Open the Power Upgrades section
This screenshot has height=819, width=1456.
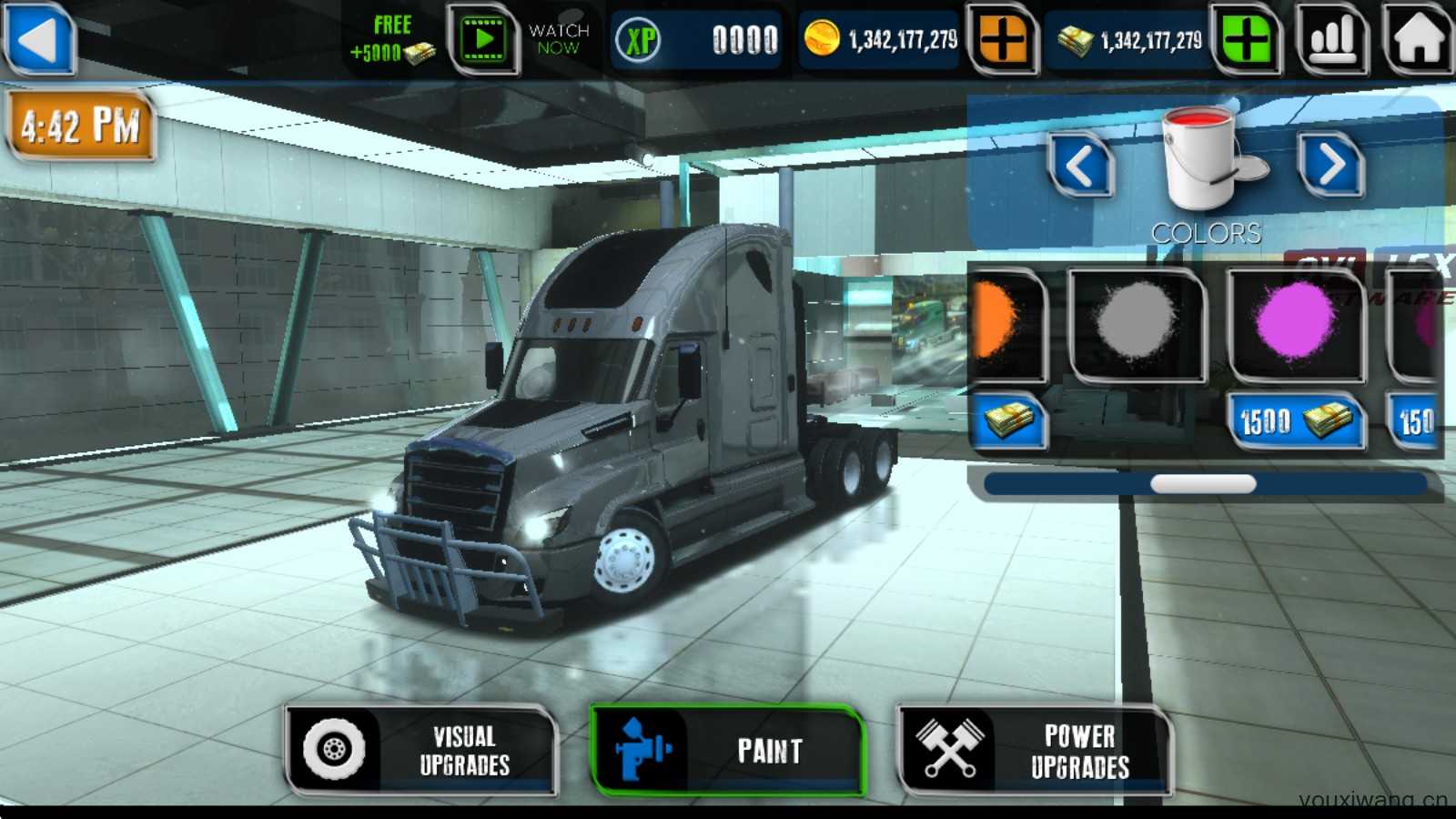click(x=1034, y=751)
